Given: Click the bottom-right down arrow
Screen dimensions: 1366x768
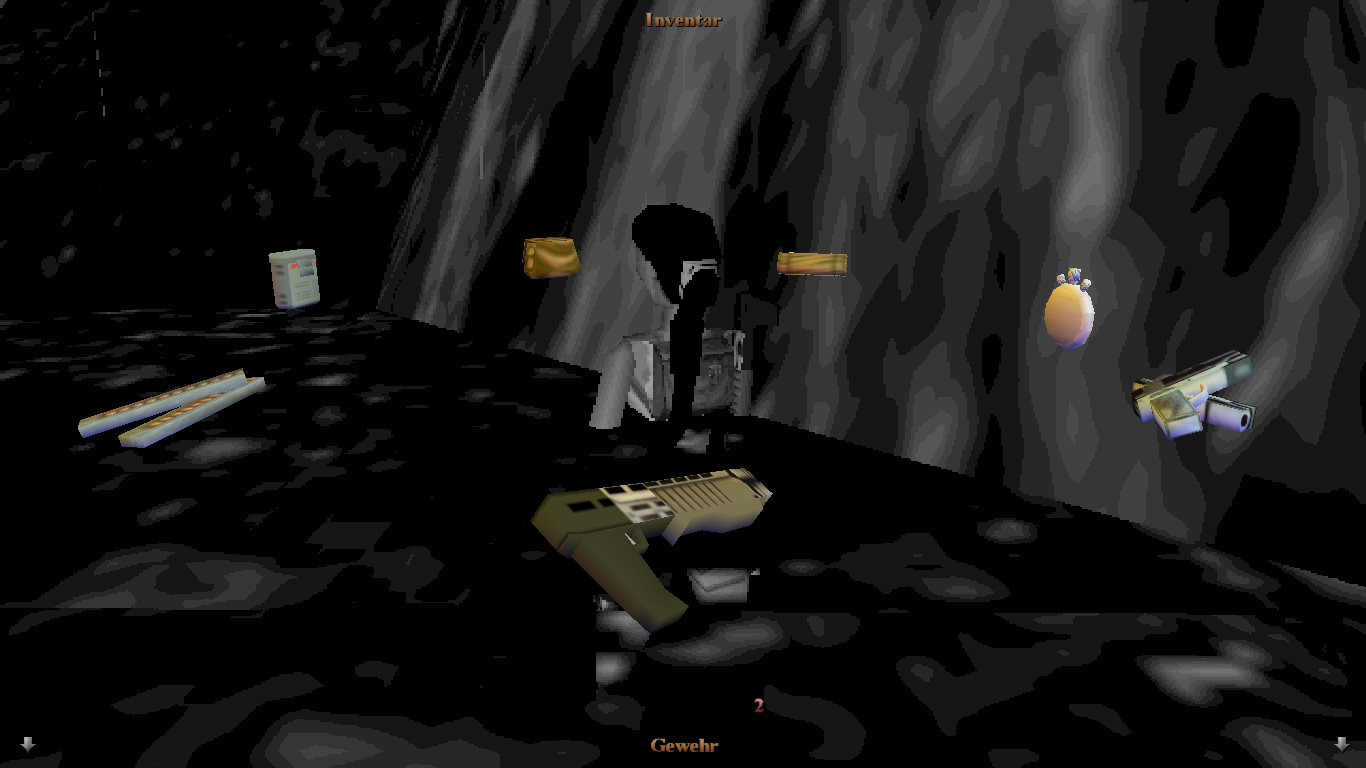Looking at the screenshot, I should pyautogui.click(x=1341, y=744).
